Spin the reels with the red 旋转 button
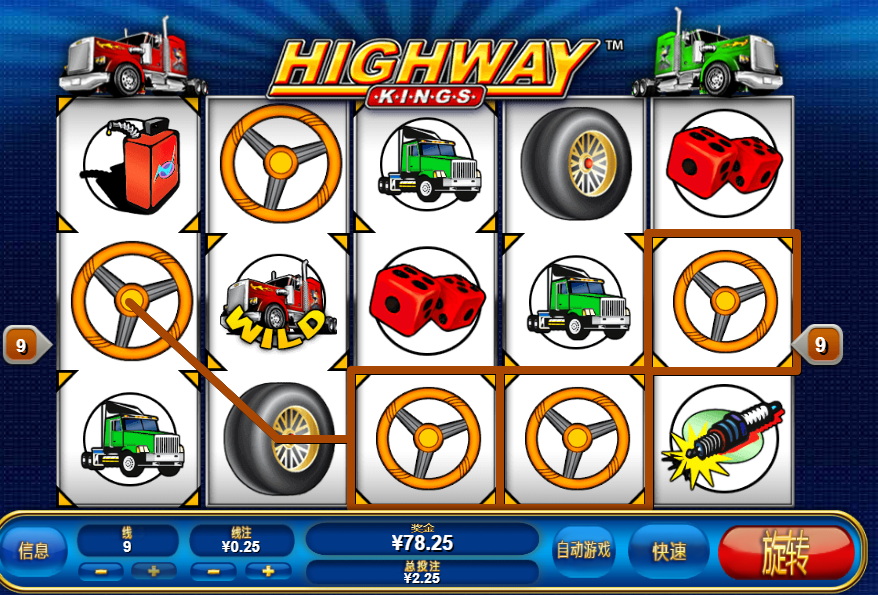This screenshot has width=878, height=595. [786, 551]
